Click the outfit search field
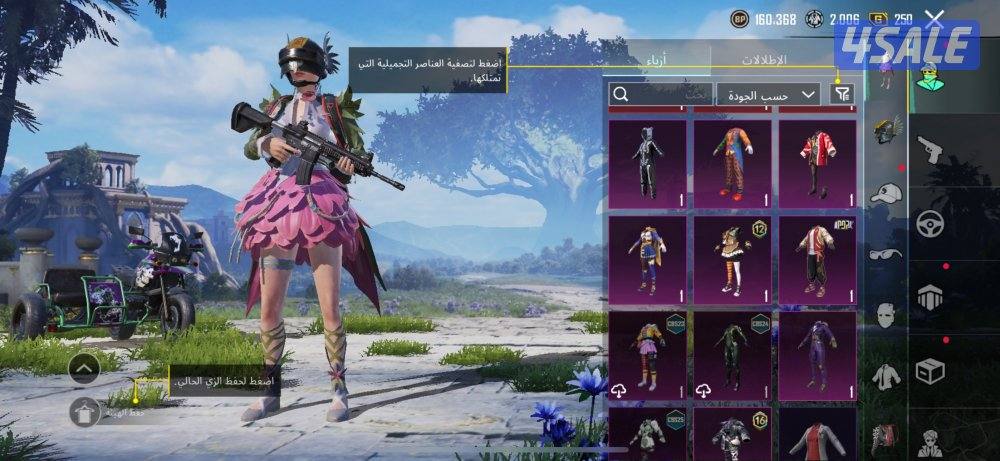The image size is (1000, 461). coord(660,94)
